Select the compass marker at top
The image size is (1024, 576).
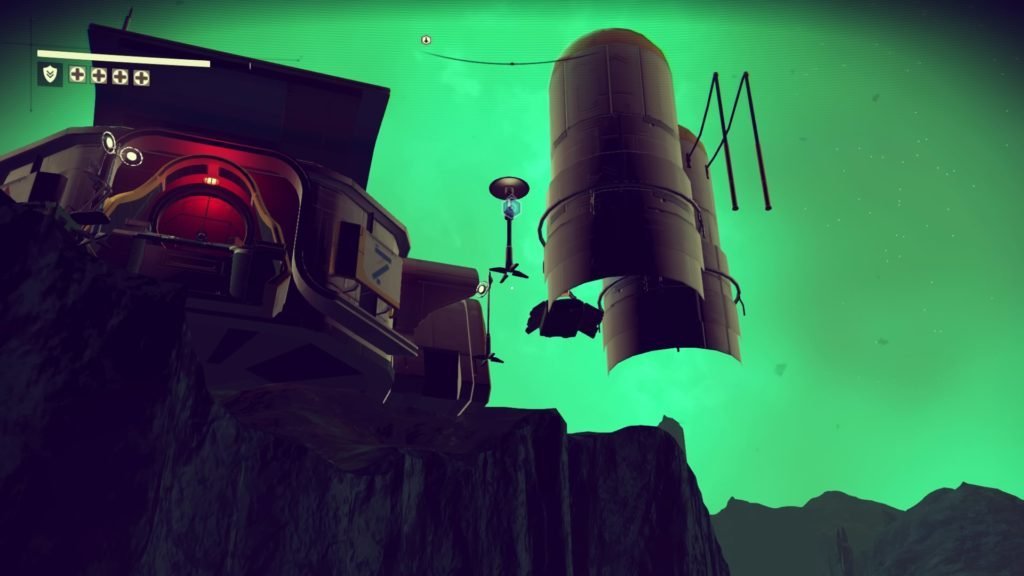tap(426, 40)
